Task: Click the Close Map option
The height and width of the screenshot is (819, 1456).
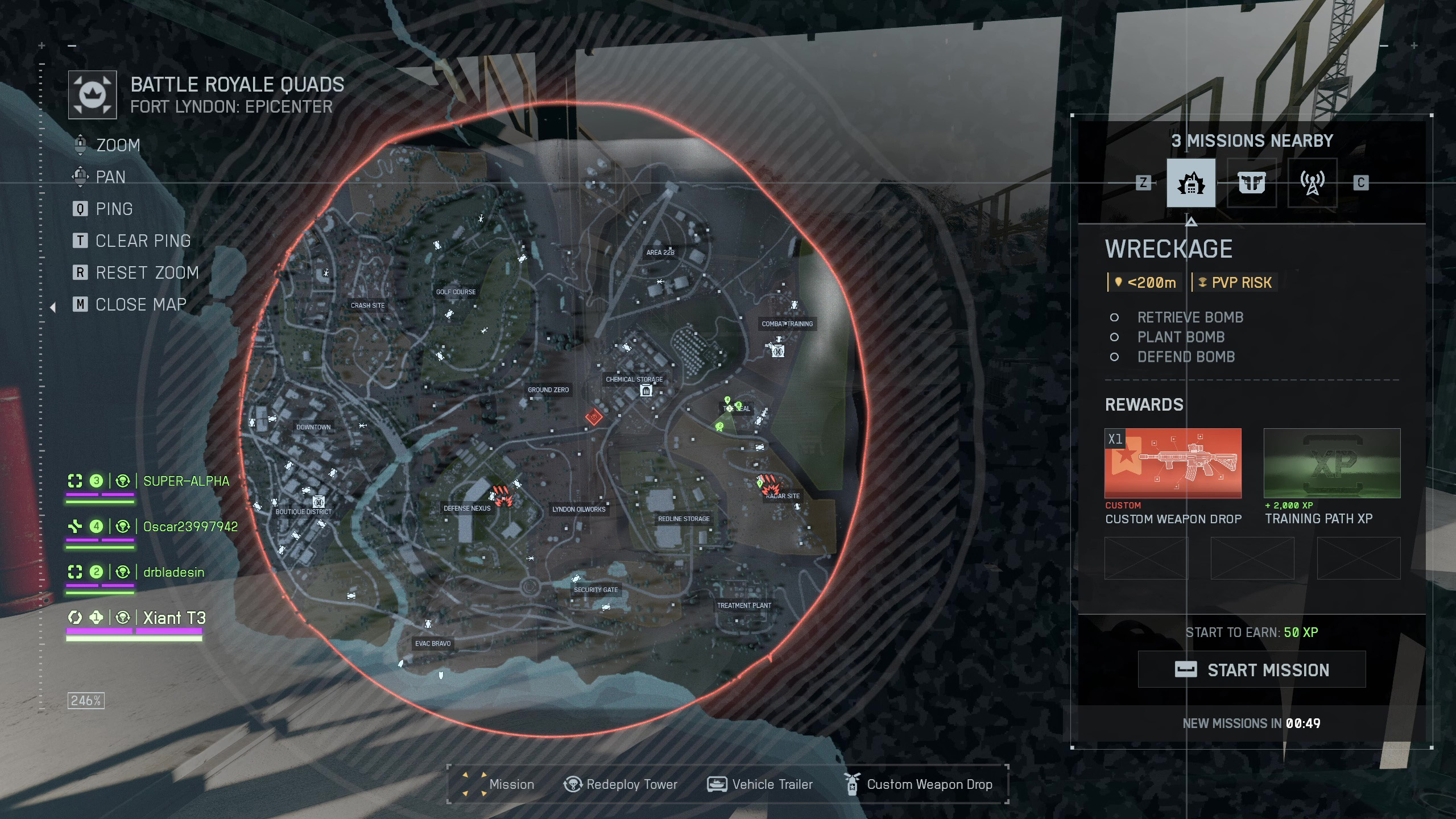Action: pos(140,305)
